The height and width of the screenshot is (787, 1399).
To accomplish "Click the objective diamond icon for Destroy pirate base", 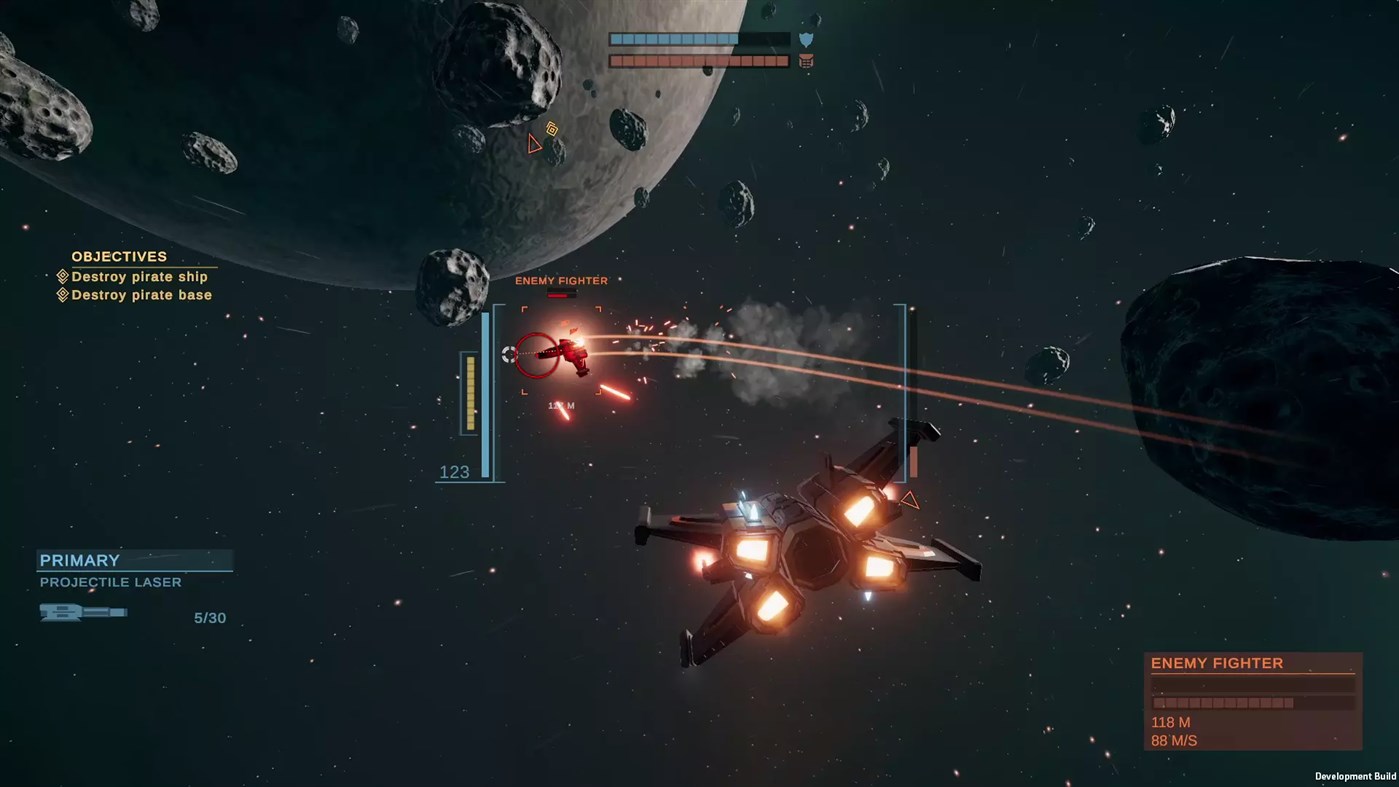I will point(62,295).
